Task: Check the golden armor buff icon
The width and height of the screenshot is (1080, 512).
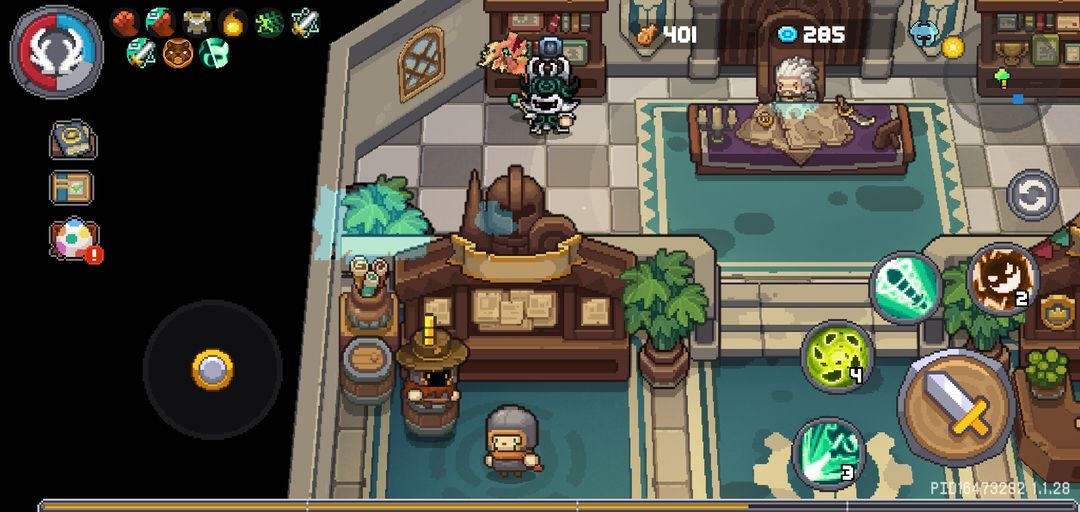Action: click(196, 22)
